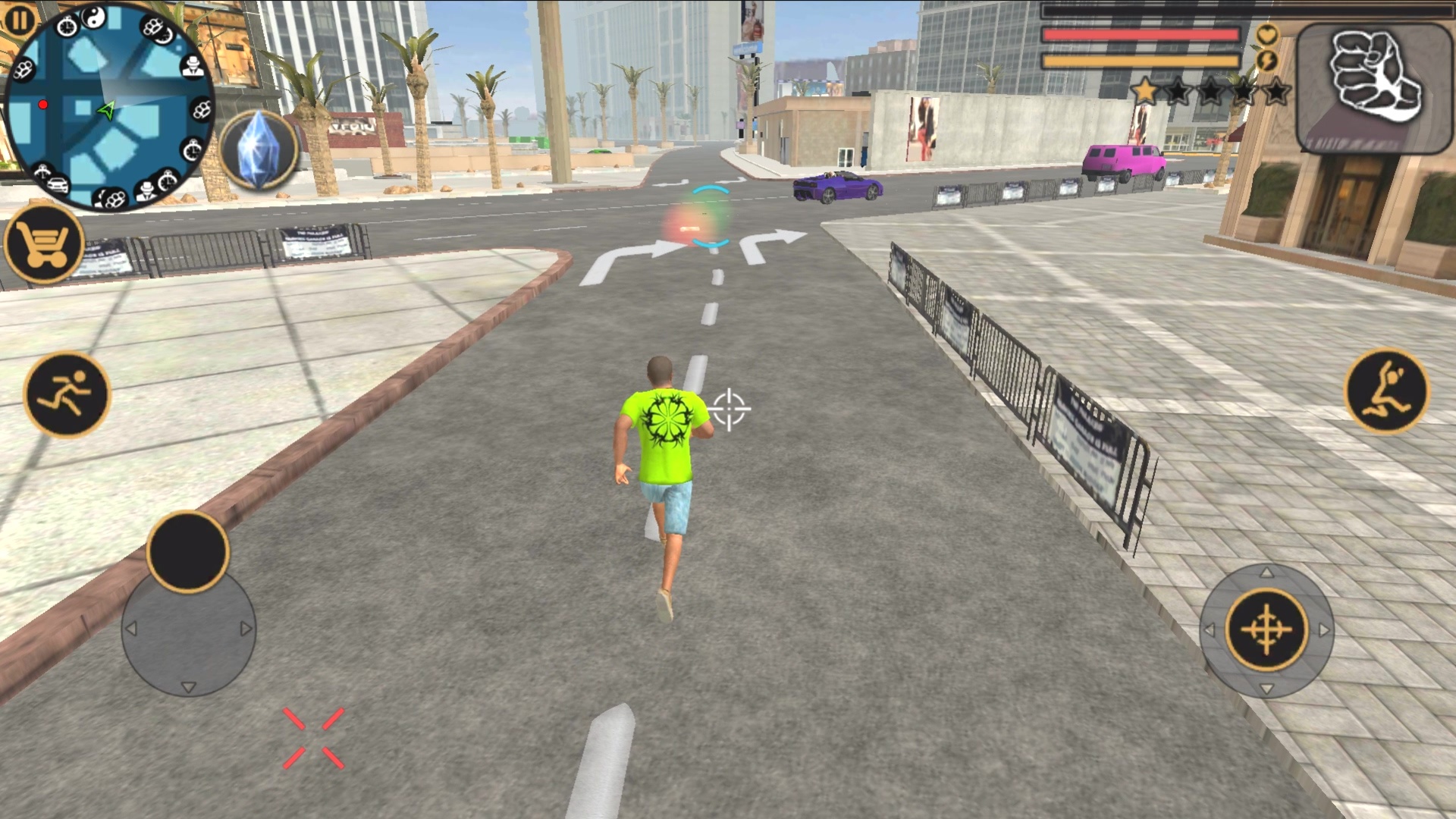
Task: Open the circular city minimap
Action: pyautogui.click(x=108, y=106)
